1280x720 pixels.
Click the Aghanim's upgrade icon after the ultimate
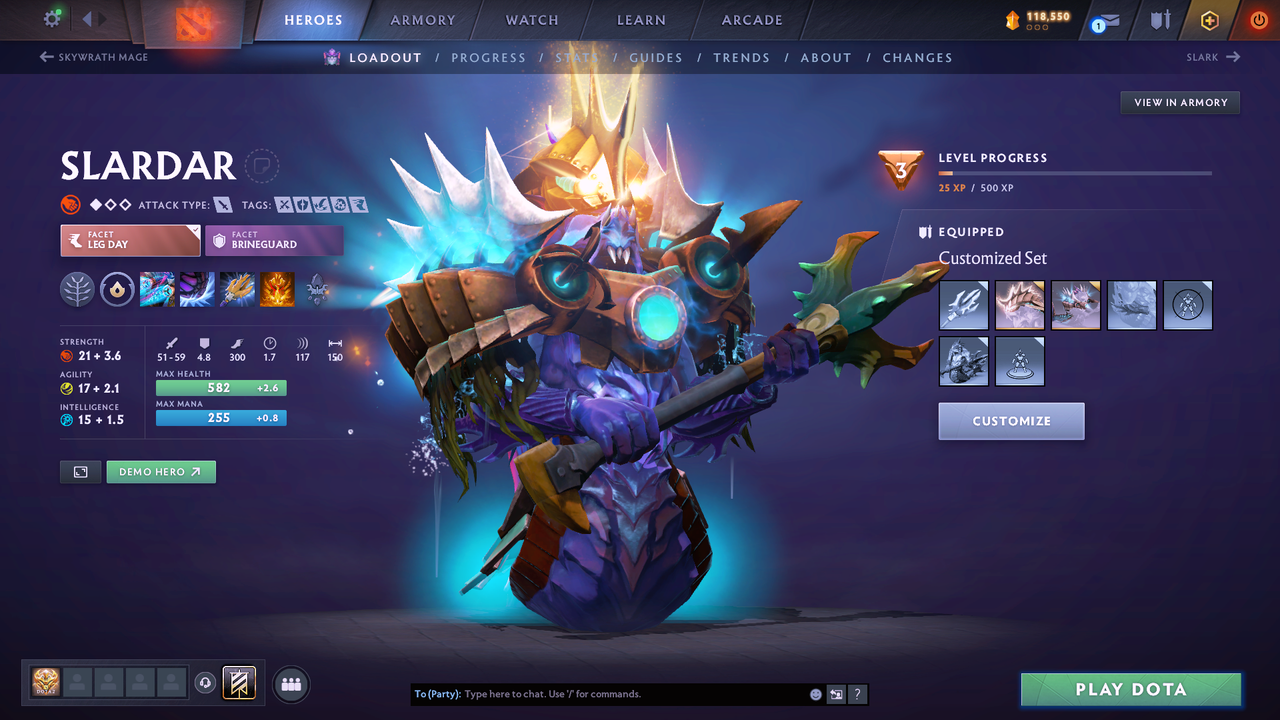click(x=318, y=289)
